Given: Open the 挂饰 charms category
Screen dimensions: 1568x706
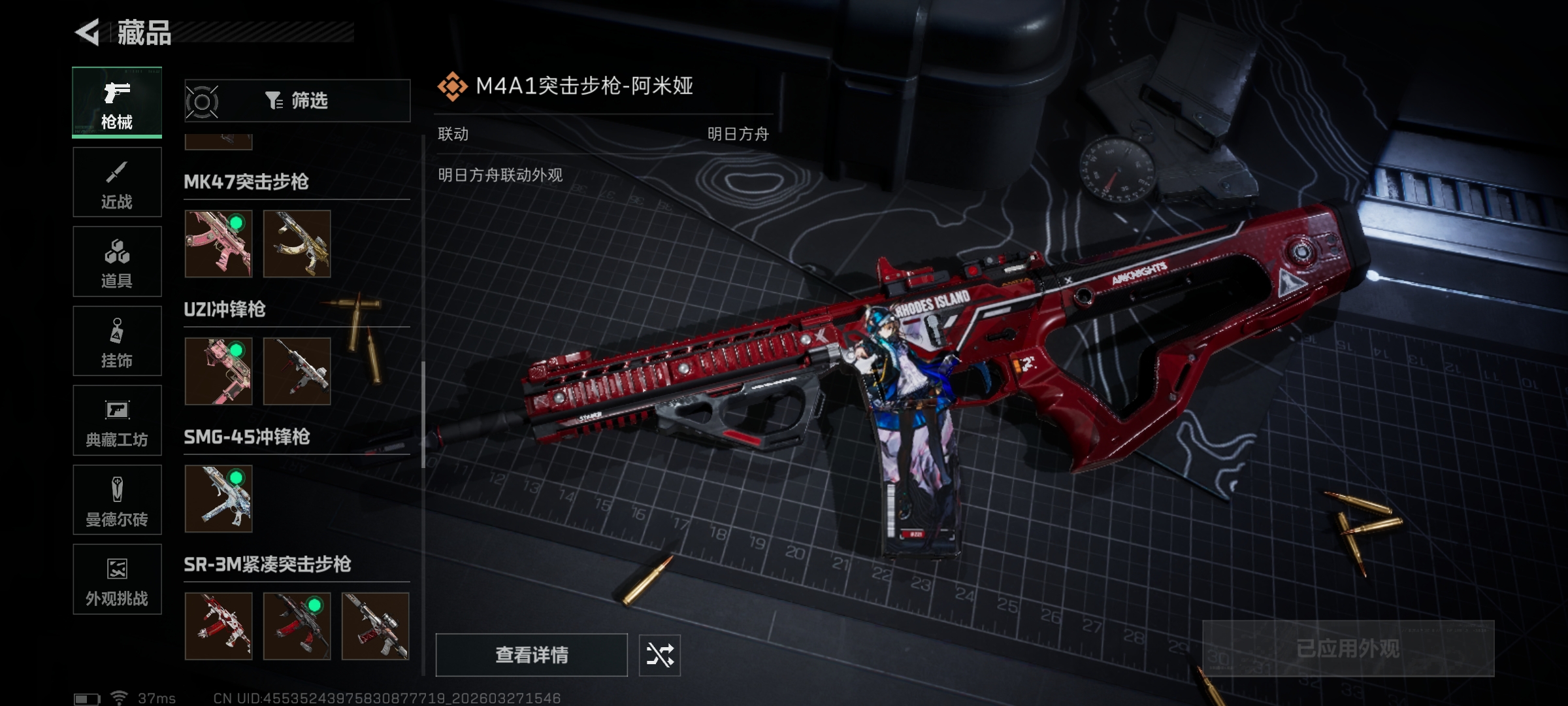Looking at the screenshot, I should (x=117, y=341).
